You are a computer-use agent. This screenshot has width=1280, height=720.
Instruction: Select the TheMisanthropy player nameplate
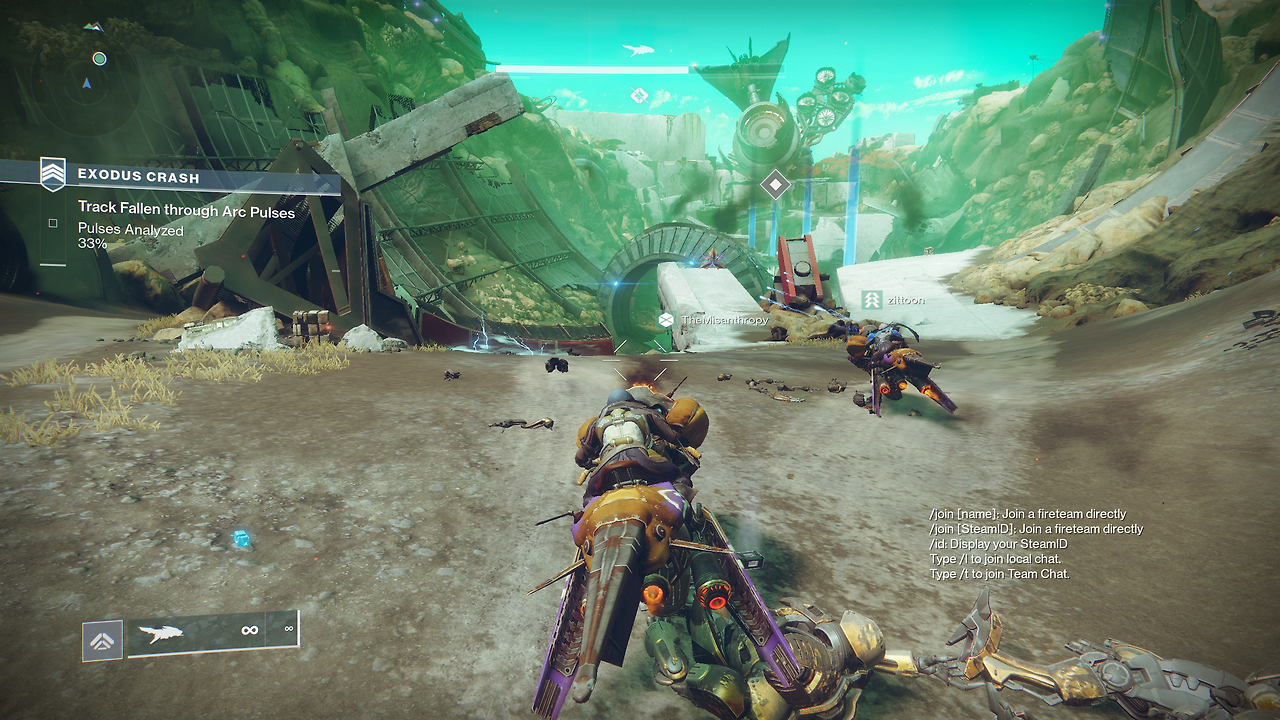pos(714,320)
